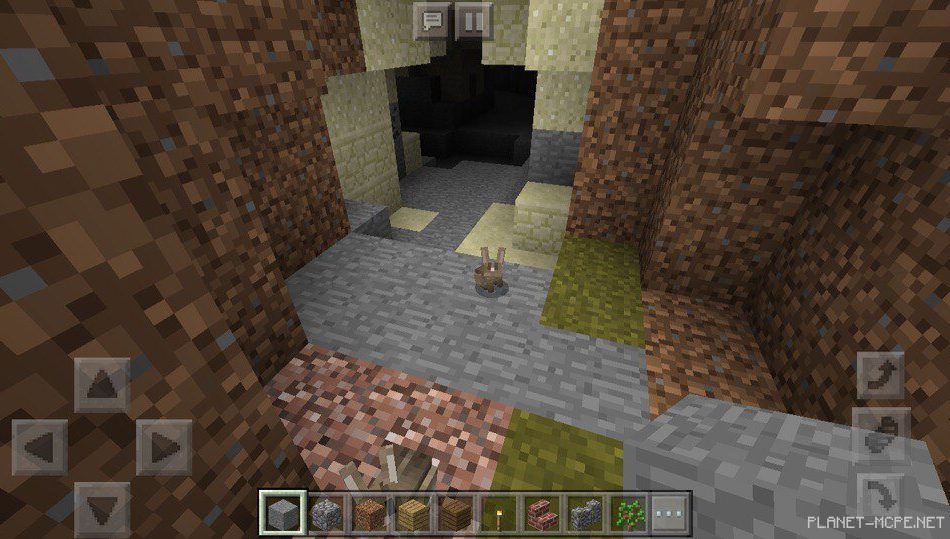Choose the cobblestone stairs hotbar slot
950x539 pixels.
pos(584,514)
